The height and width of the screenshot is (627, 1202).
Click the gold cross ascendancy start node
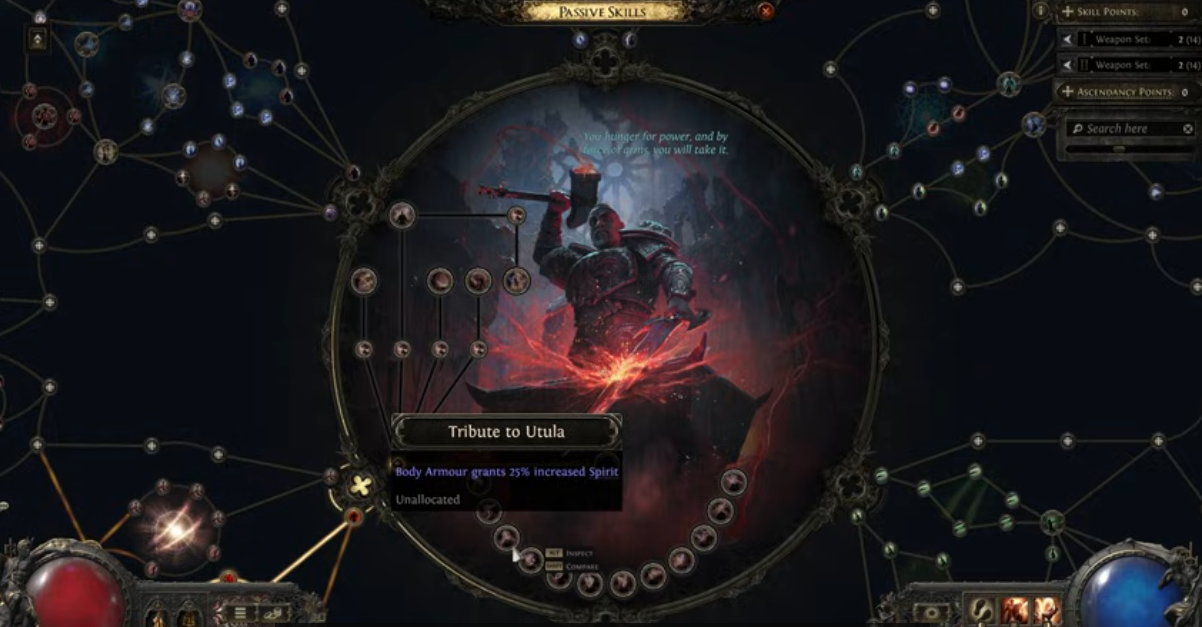click(x=359, y=487)
